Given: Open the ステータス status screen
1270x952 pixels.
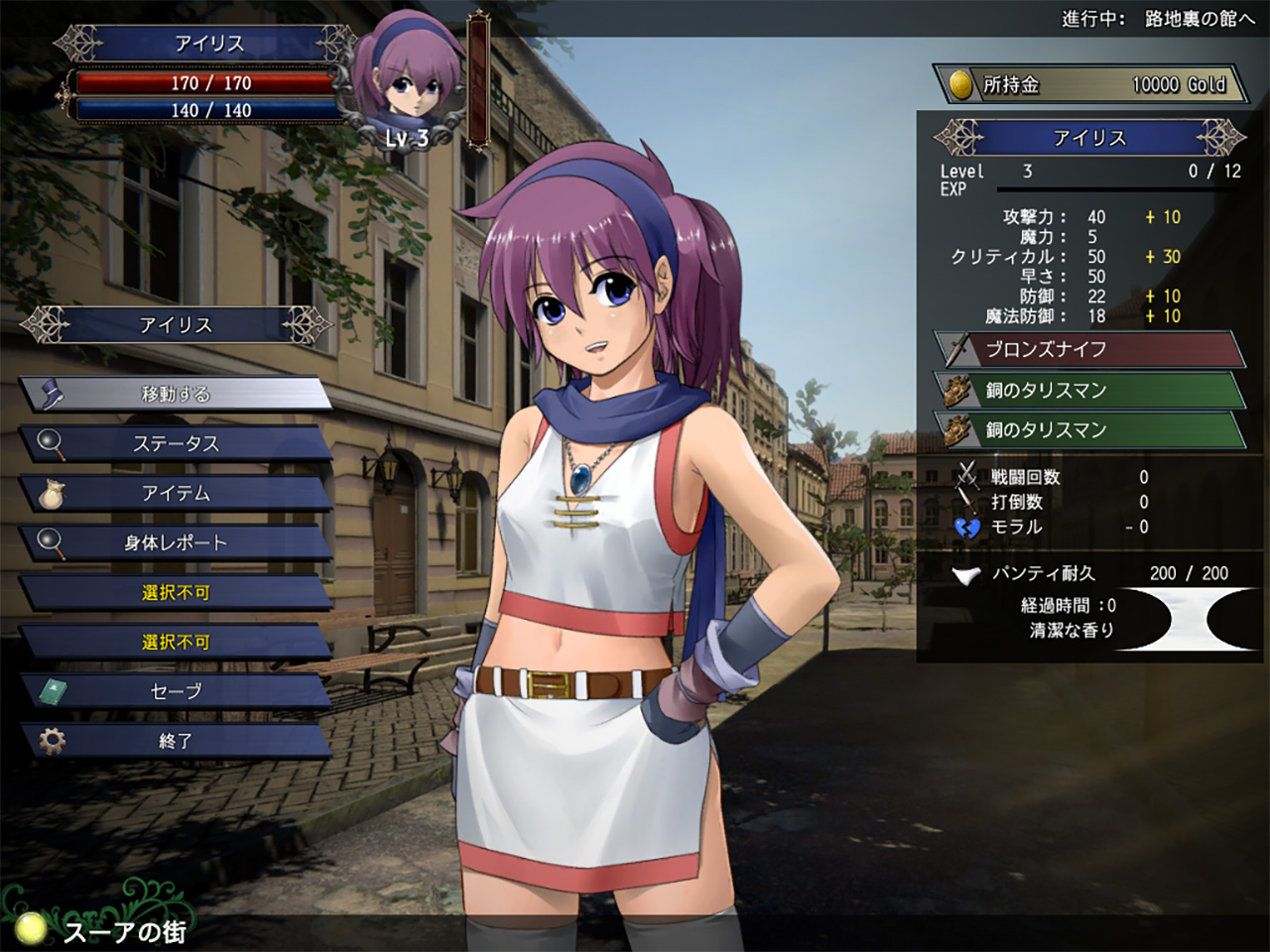Looking at the screenshot, I should [176, 443].
